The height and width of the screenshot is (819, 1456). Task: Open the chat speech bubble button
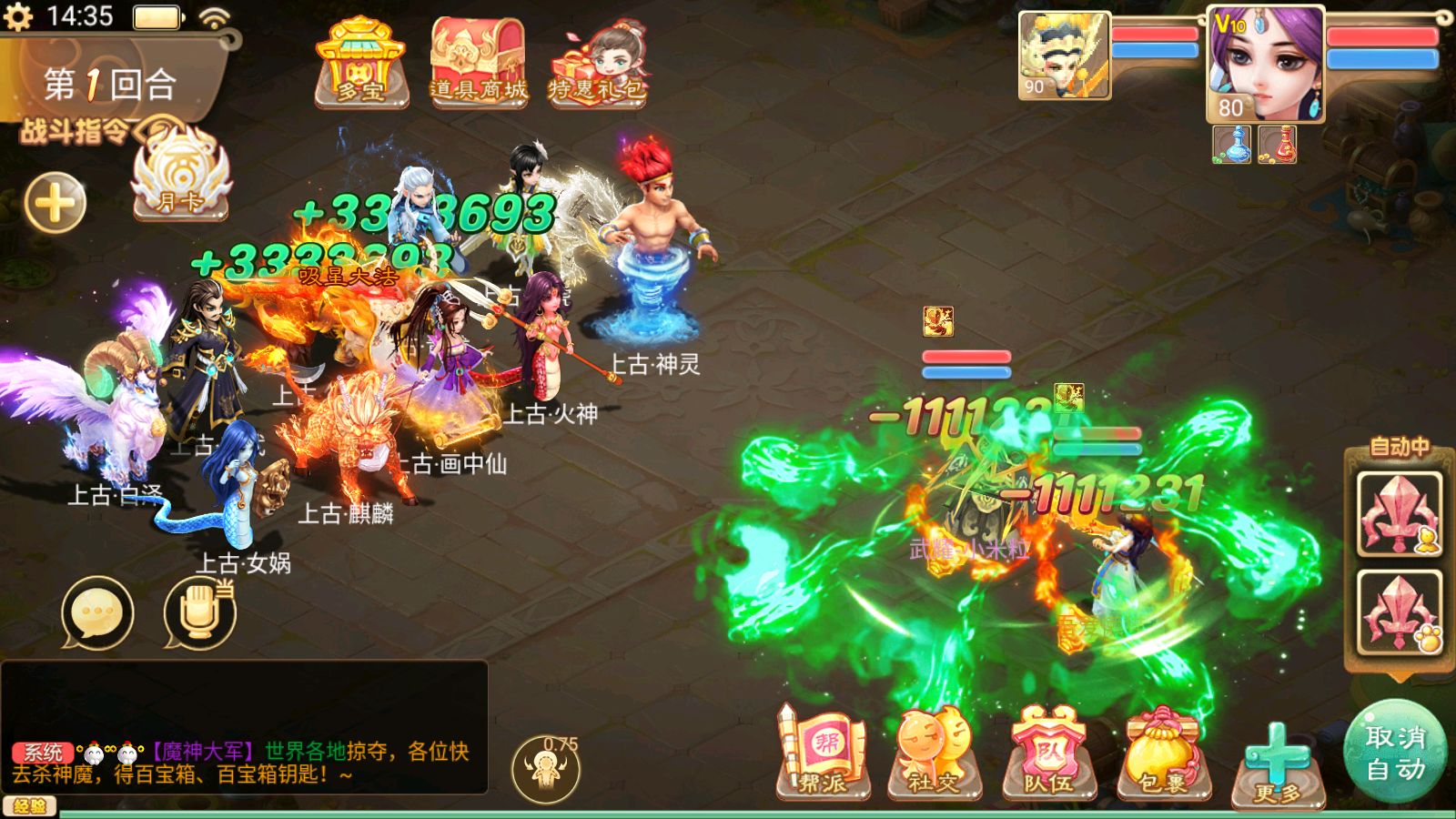(97, 612)
